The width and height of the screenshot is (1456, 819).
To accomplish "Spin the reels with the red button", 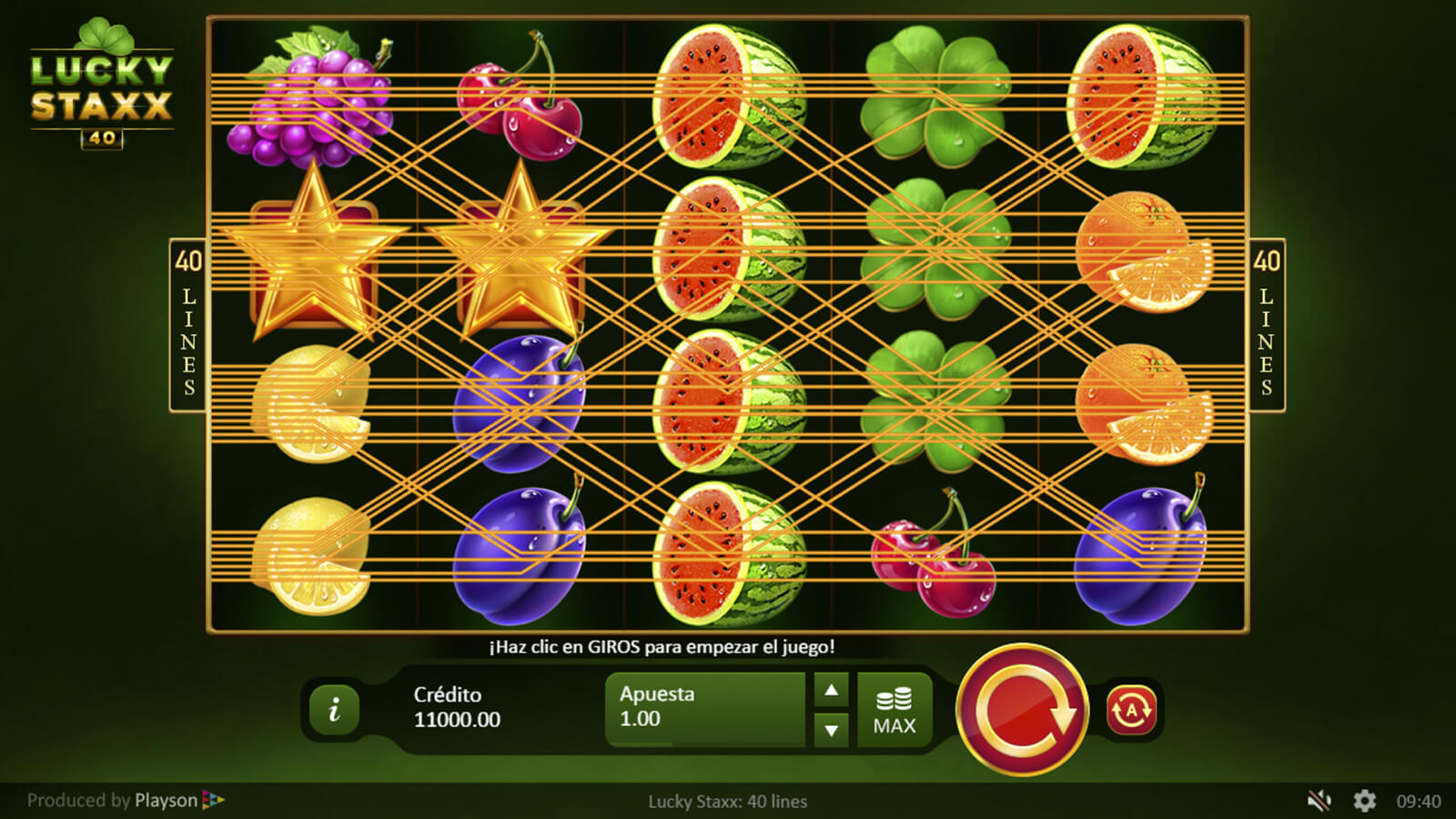I will (x=1022, y=710).
